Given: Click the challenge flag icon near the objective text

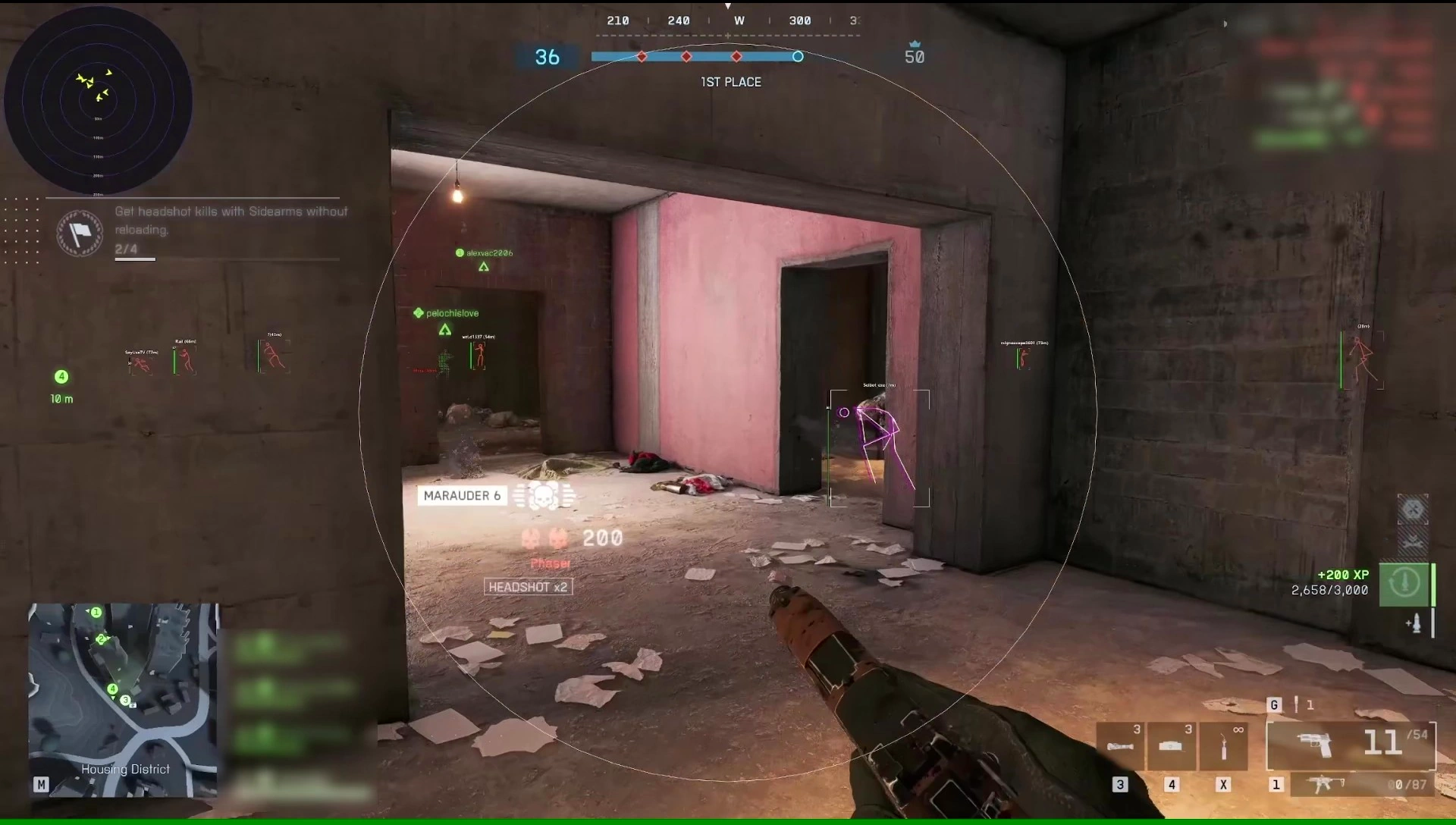Looking at the screenshot, I should [x=80, y=233].
